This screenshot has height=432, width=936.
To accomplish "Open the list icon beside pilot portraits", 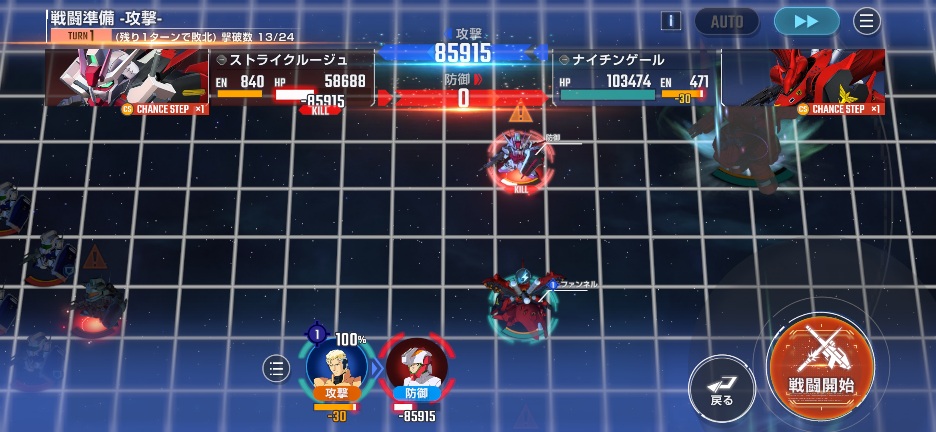I will [x=276, y=368].
